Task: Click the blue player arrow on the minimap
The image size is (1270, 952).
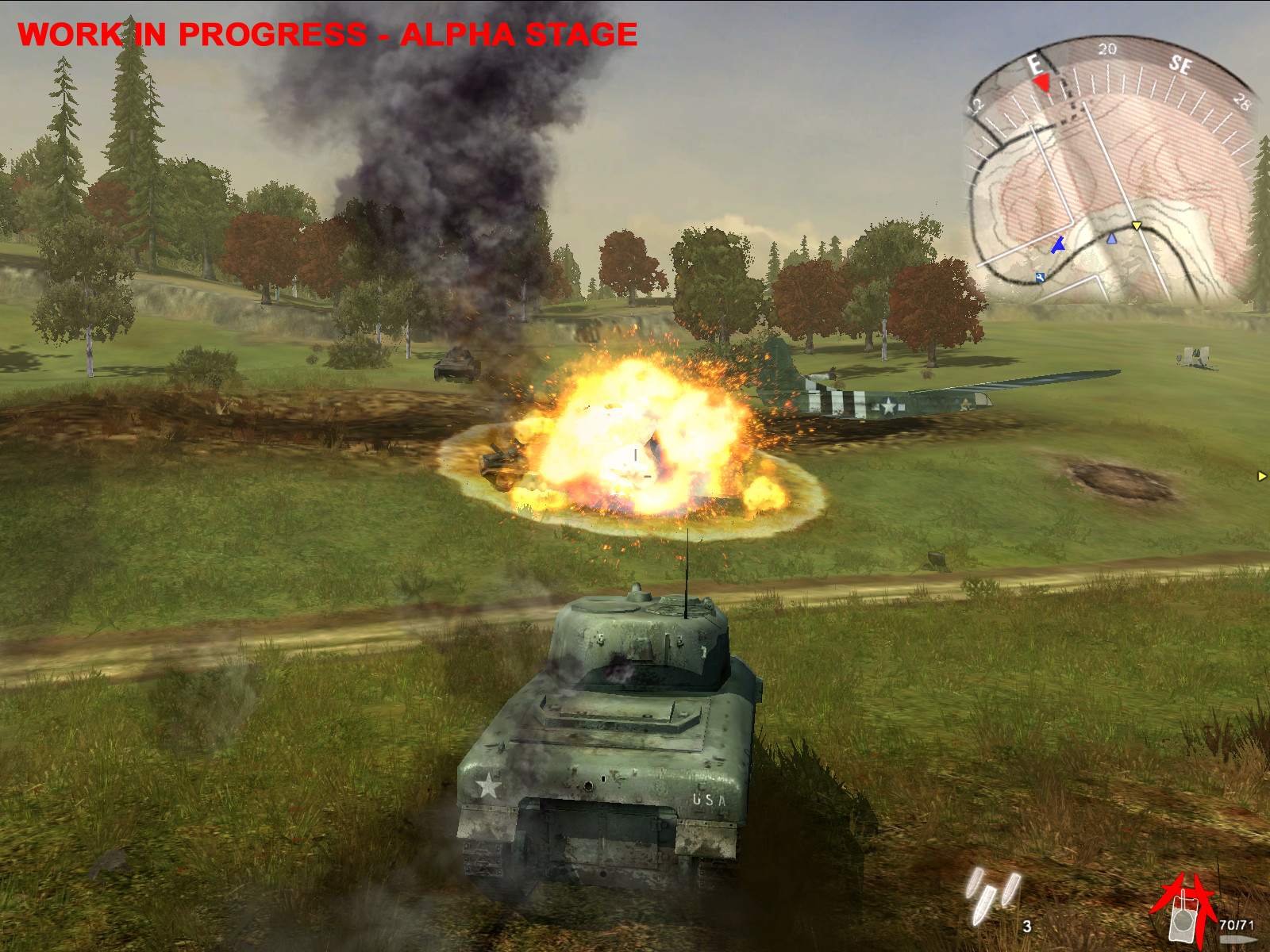Action: pyautogui.click(x=1058, y=244)
